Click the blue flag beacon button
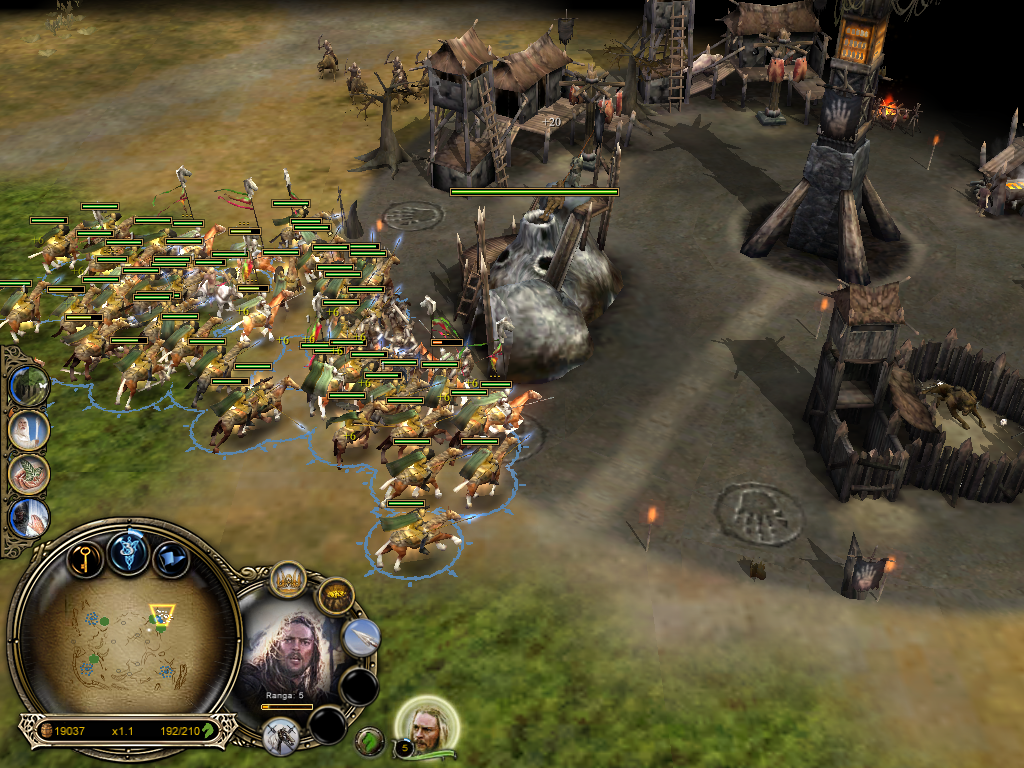 click(x=171, y=558)
